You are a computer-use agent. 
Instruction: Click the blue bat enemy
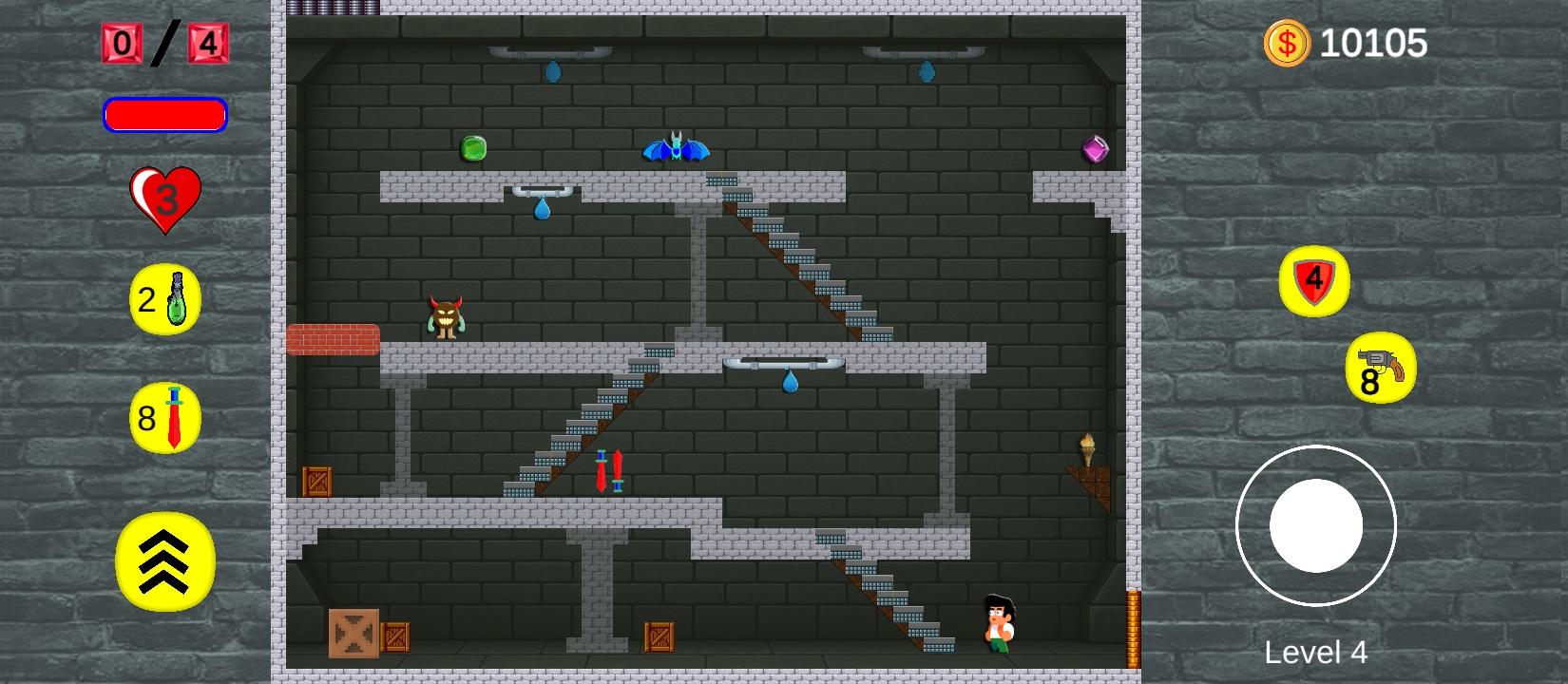tap(675, 147)
